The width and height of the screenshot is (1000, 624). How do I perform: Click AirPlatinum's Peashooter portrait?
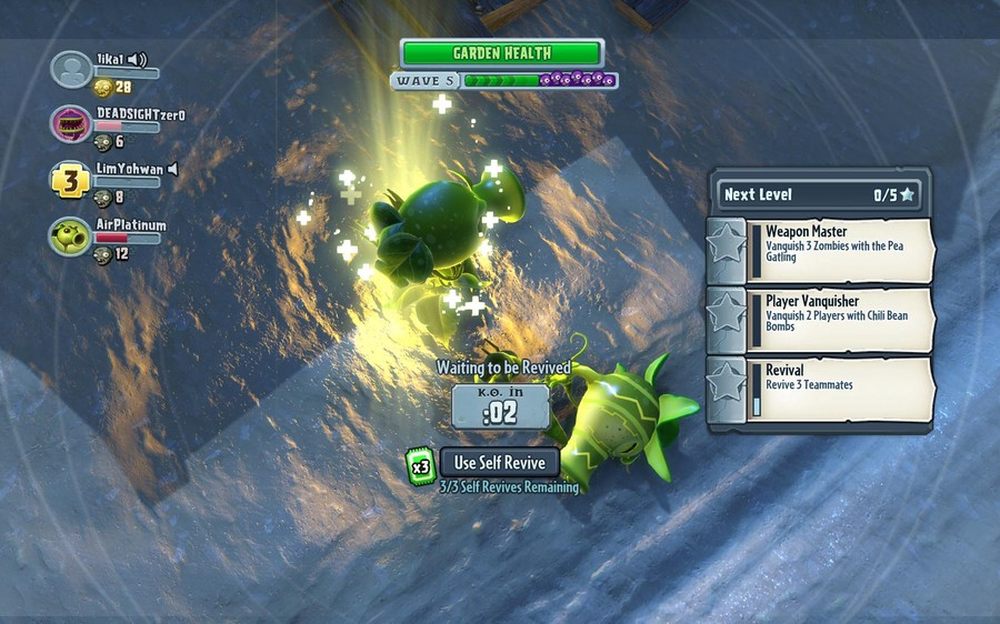[x=71, y=236]
